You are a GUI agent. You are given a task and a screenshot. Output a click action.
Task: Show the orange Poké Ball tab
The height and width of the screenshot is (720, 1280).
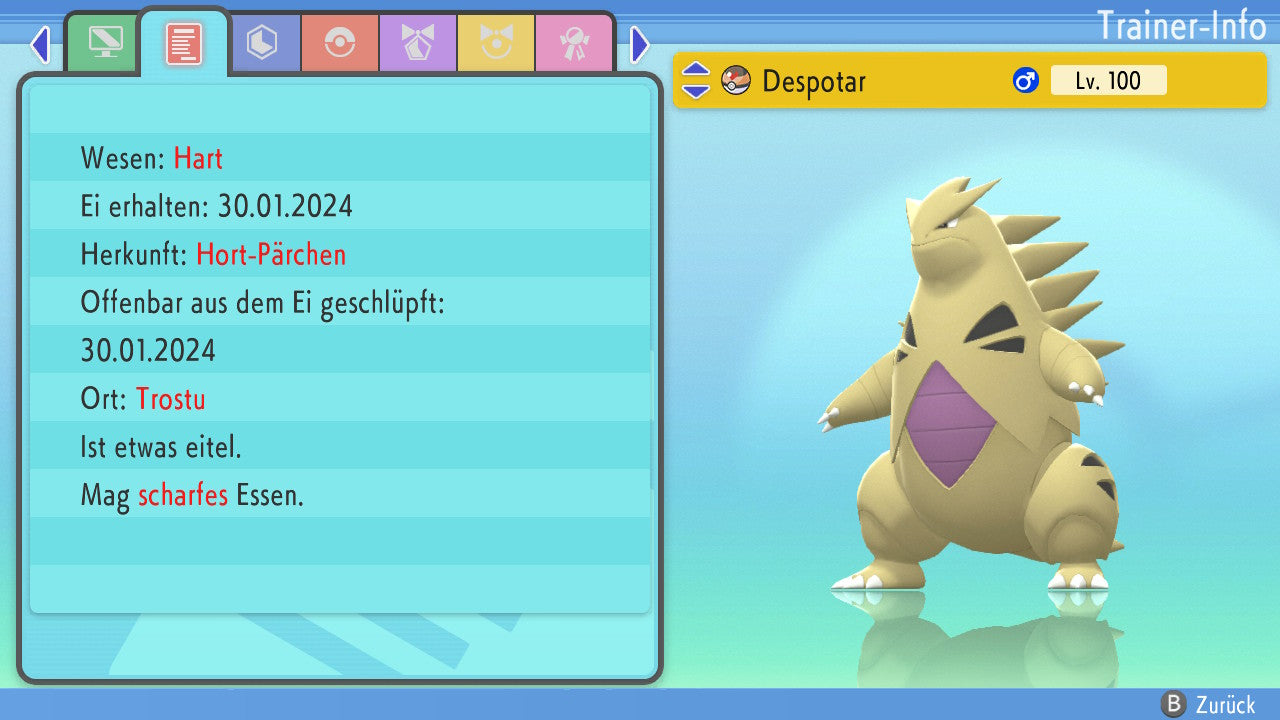point(340,44)
